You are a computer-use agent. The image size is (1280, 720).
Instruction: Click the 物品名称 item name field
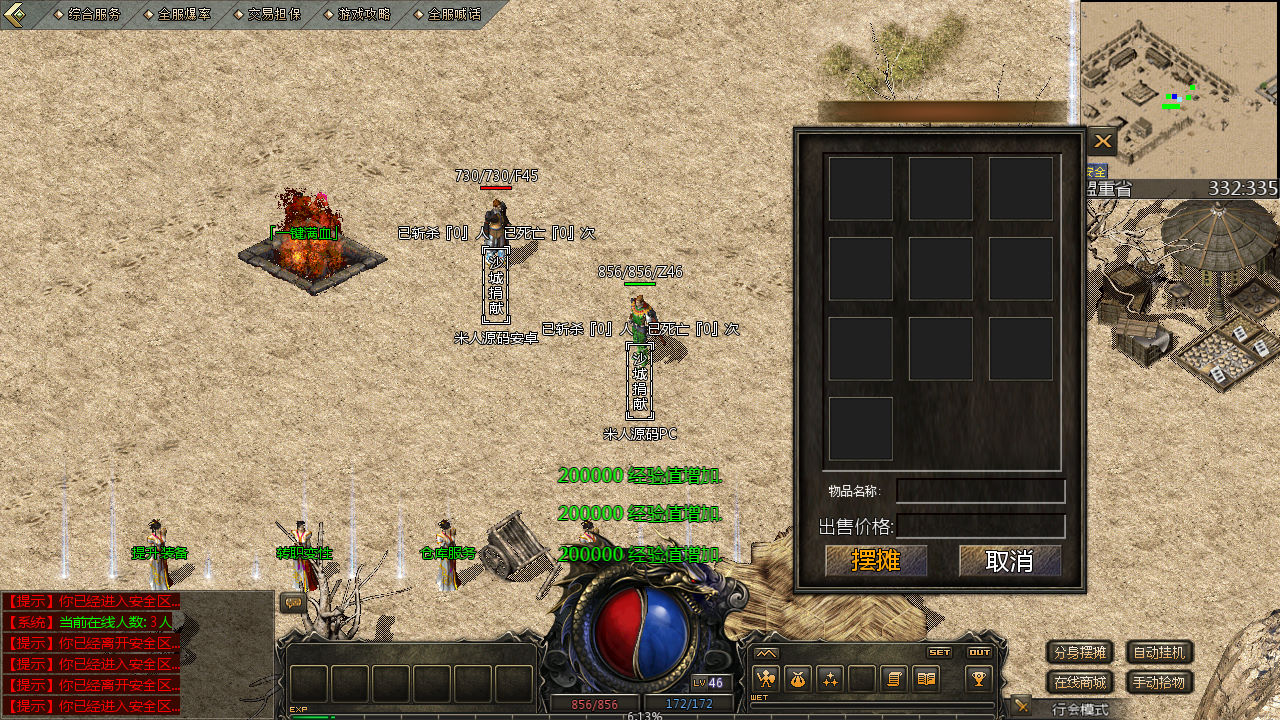coord(980,491)
